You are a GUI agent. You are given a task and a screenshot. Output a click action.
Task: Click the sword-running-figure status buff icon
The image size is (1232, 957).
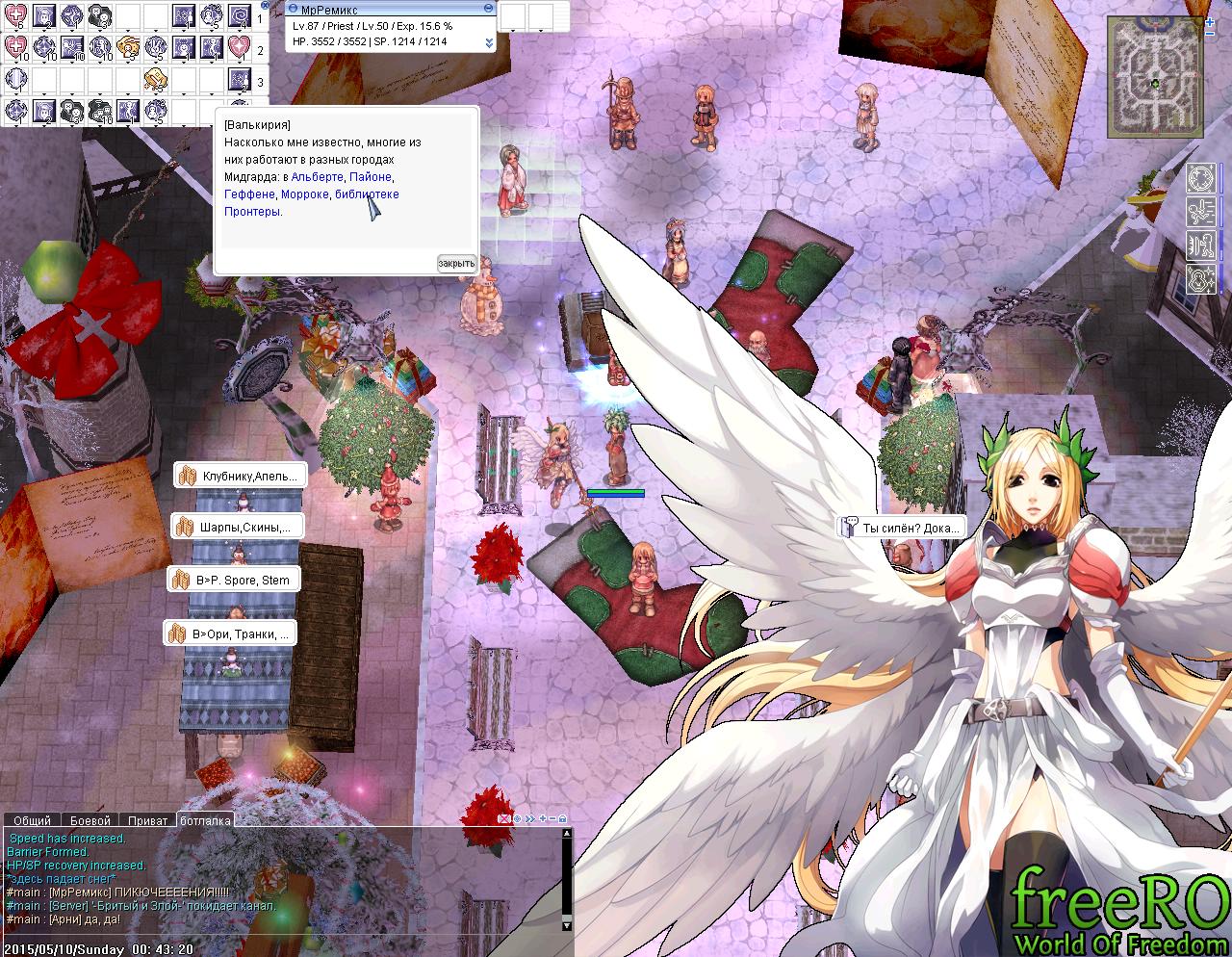[x=1200, y=211]
